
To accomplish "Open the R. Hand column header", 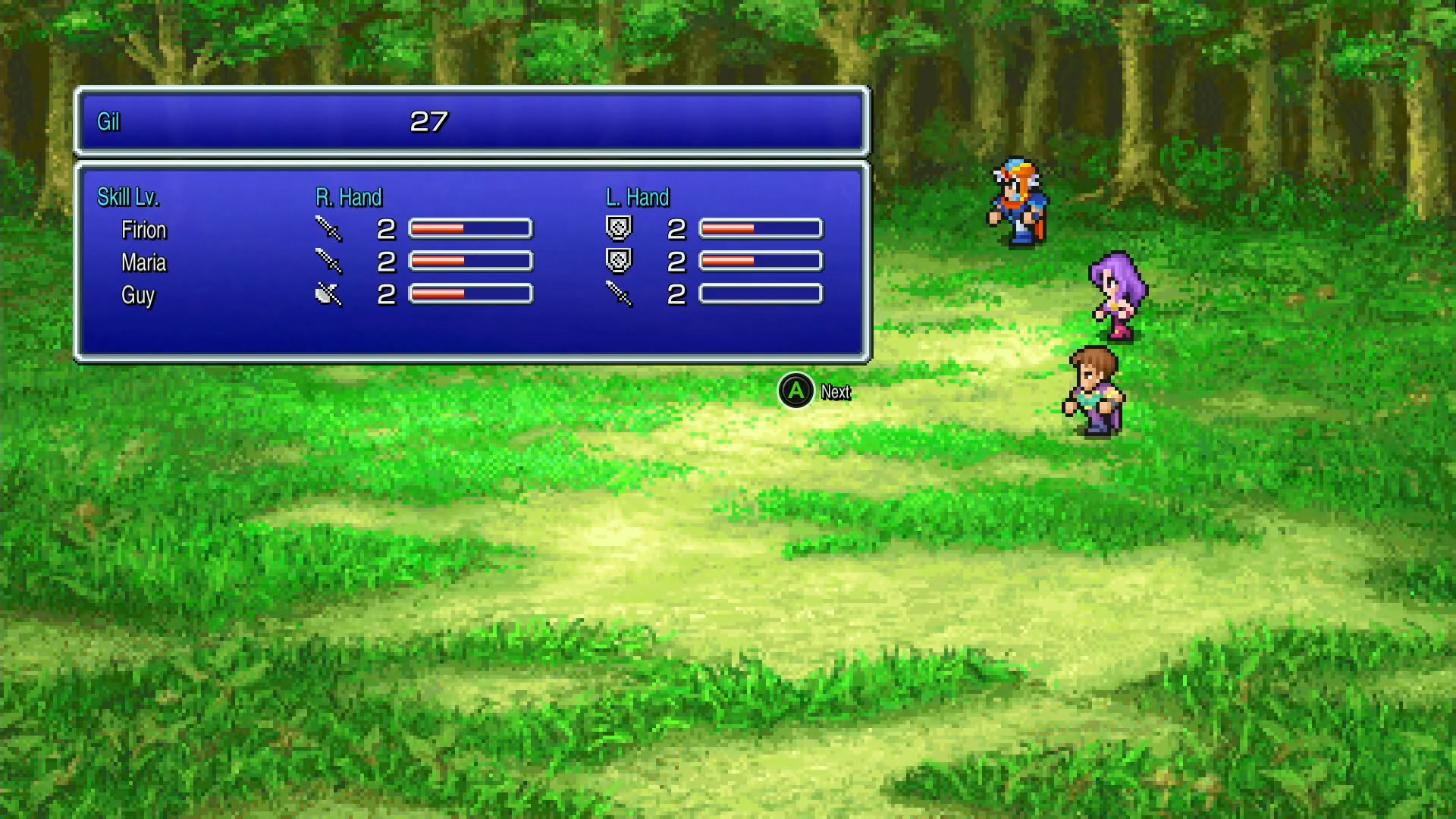I will [350, 196].
